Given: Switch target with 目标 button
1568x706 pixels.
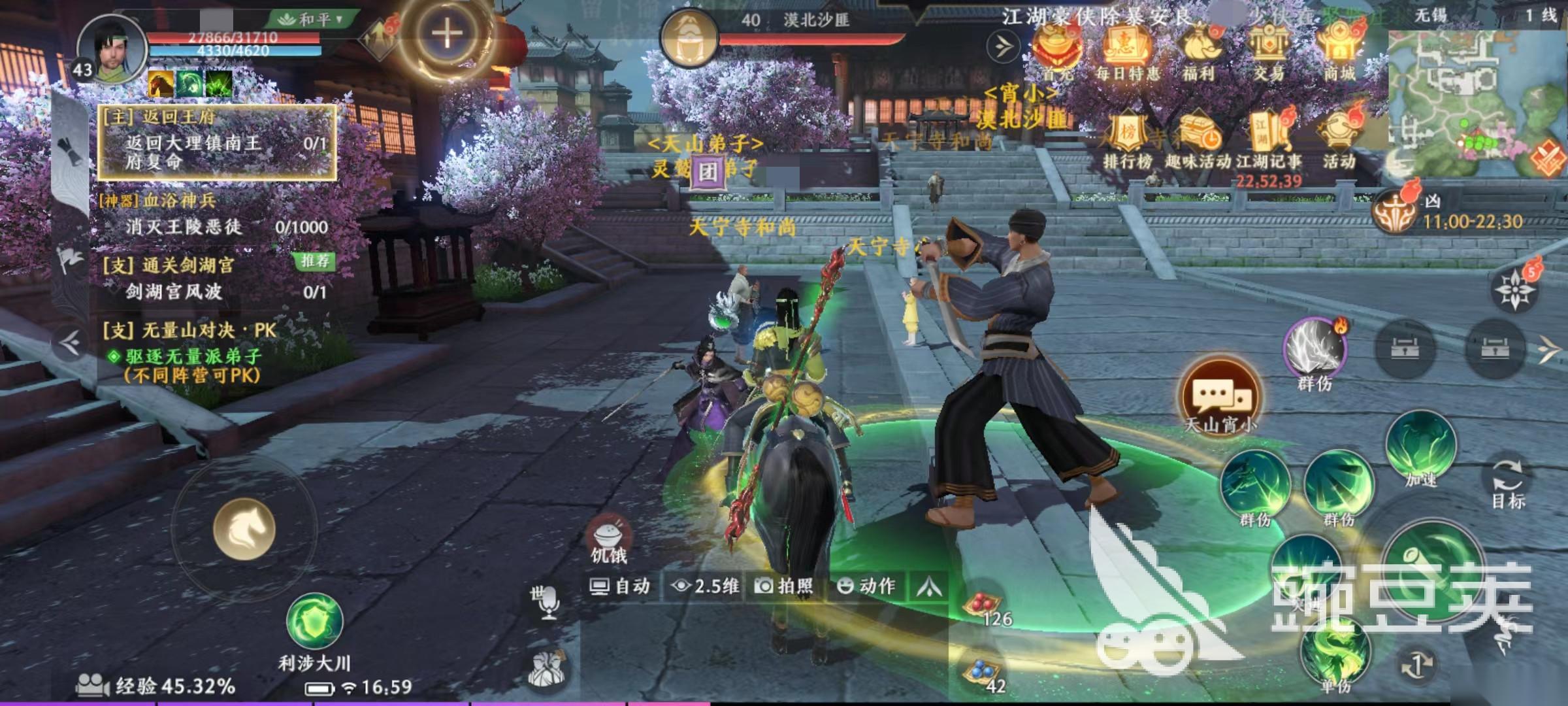Looking at the screenshot, I should (1508, 482).
